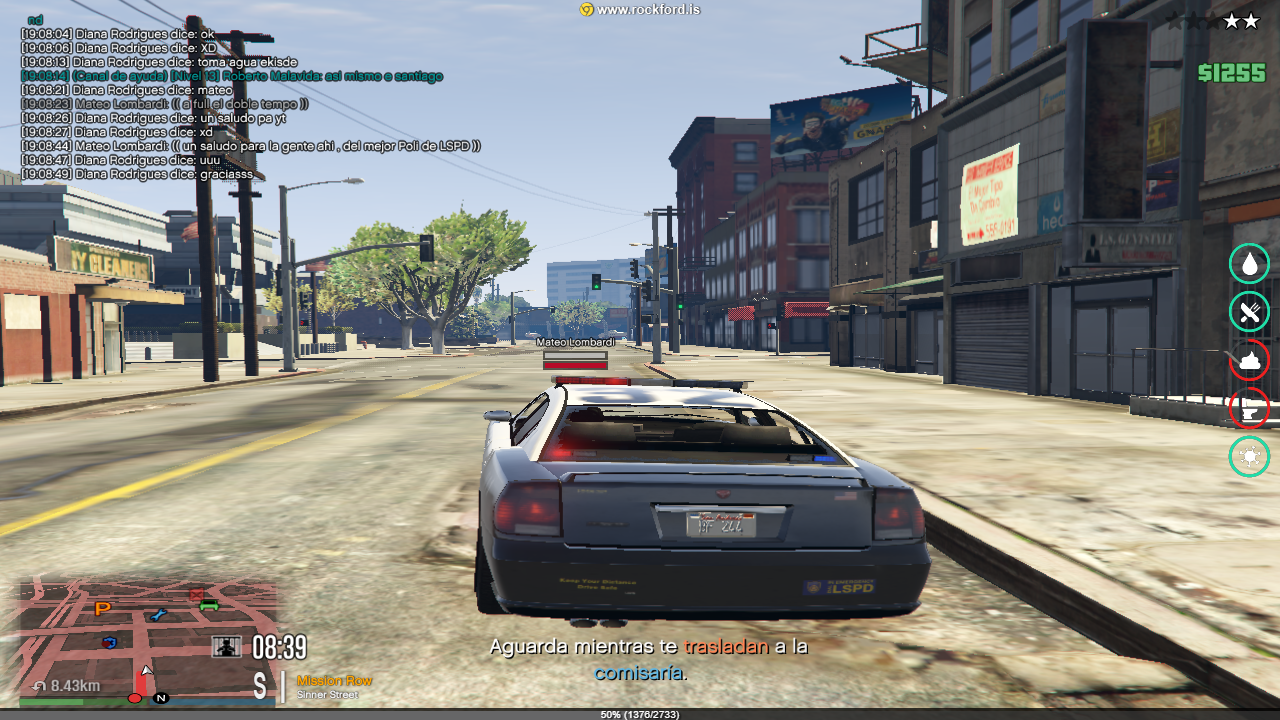Click the jail prisoner icon beside timer
Screen dimensions: 1280x720
(227, 647)
